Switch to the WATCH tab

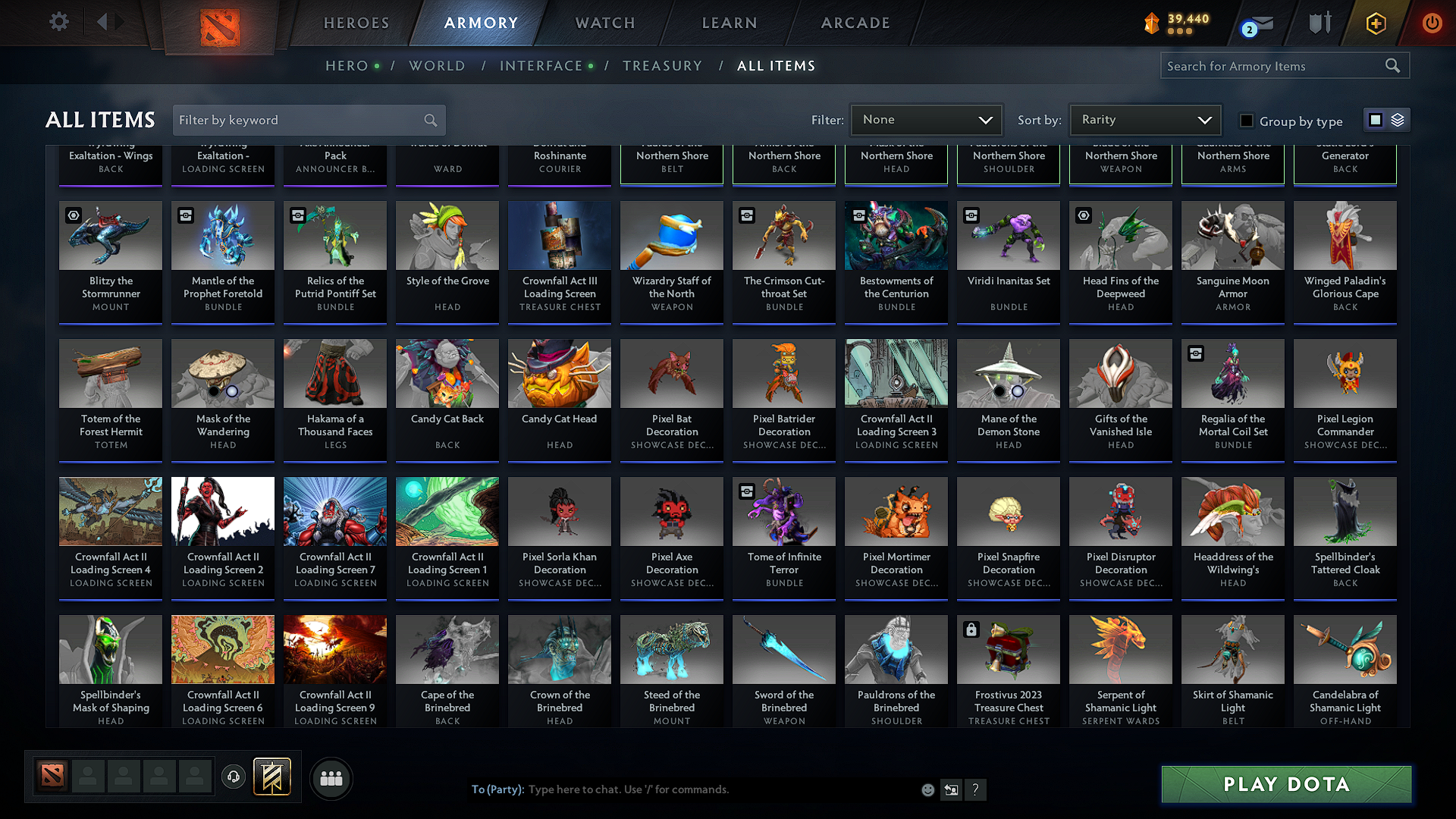pyautogui.click(x=604, y=23)
